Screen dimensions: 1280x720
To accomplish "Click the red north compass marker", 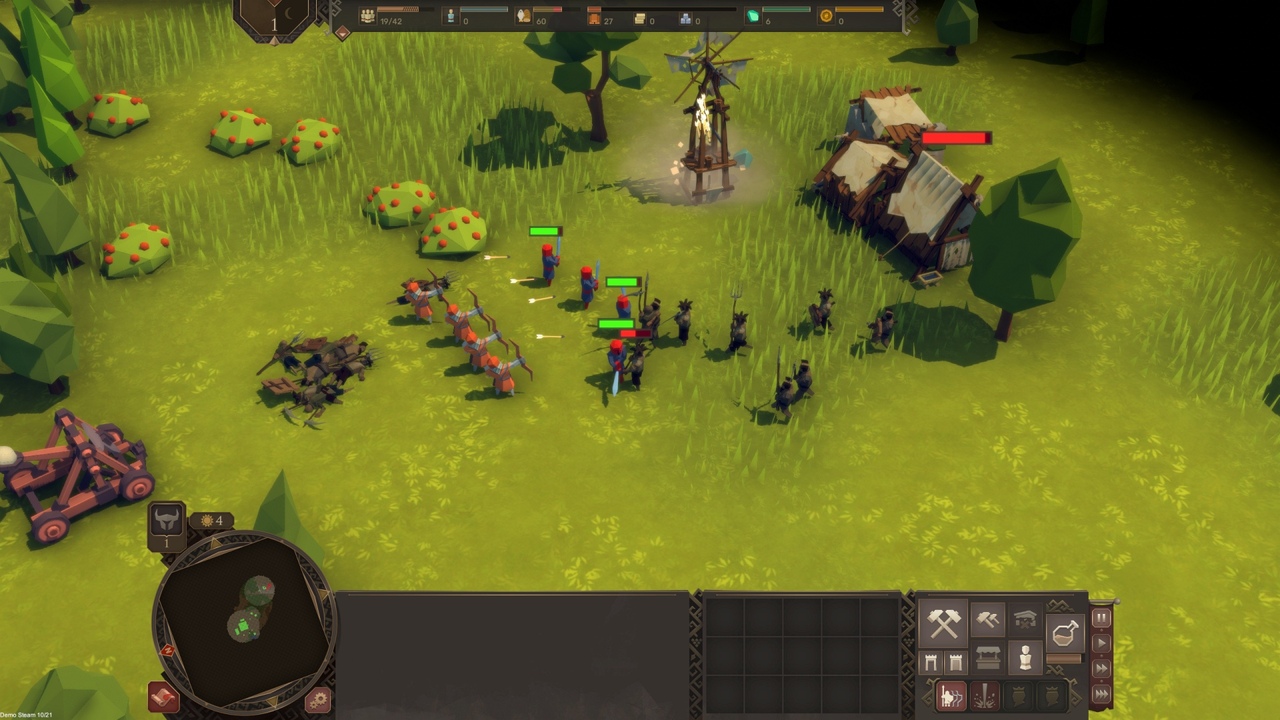I will pyautogui.click(x=167, y=651).
